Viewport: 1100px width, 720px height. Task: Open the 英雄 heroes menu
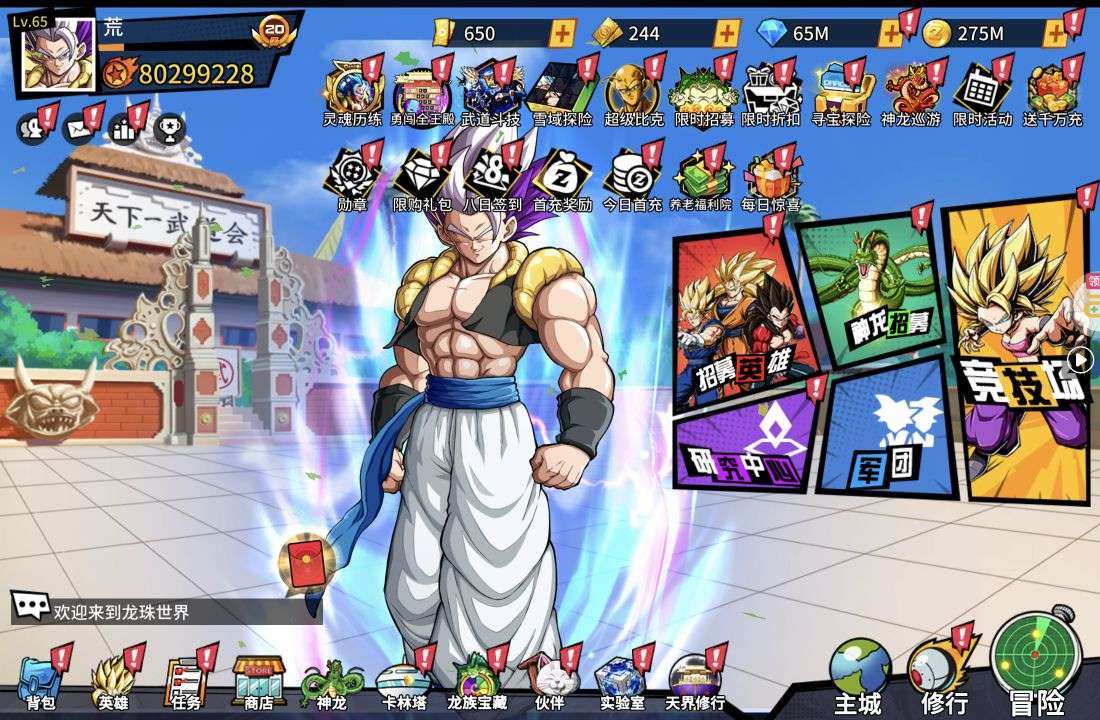pos(113,682)
